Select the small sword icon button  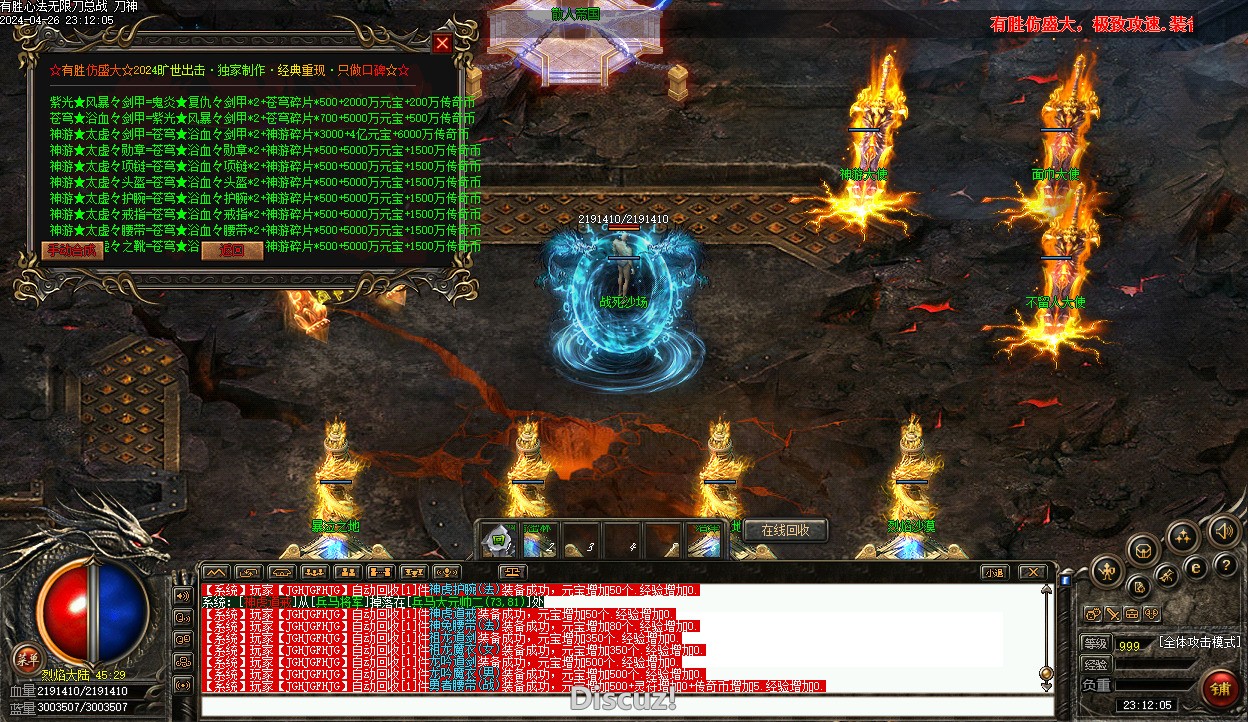pos(1111,613)
